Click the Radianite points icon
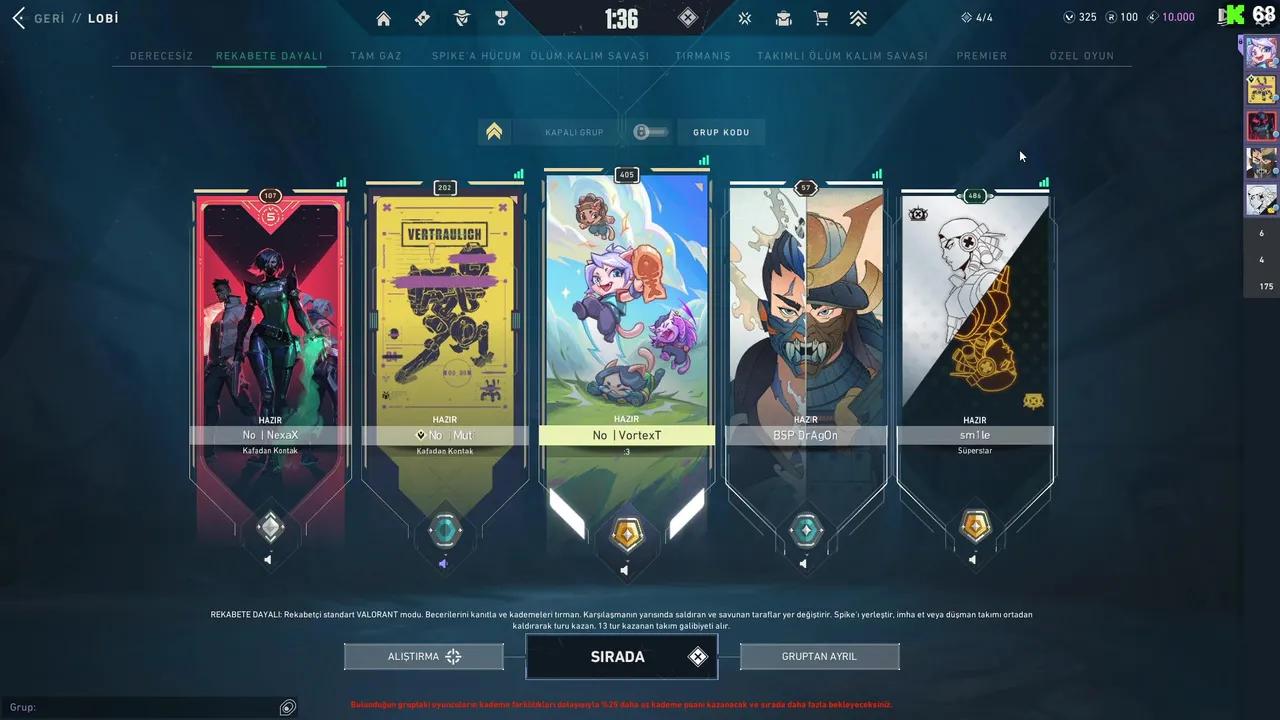Image resolution: width=1280 pixels, height=720 pixels. pyautogui.click(x=1112, y=17)
